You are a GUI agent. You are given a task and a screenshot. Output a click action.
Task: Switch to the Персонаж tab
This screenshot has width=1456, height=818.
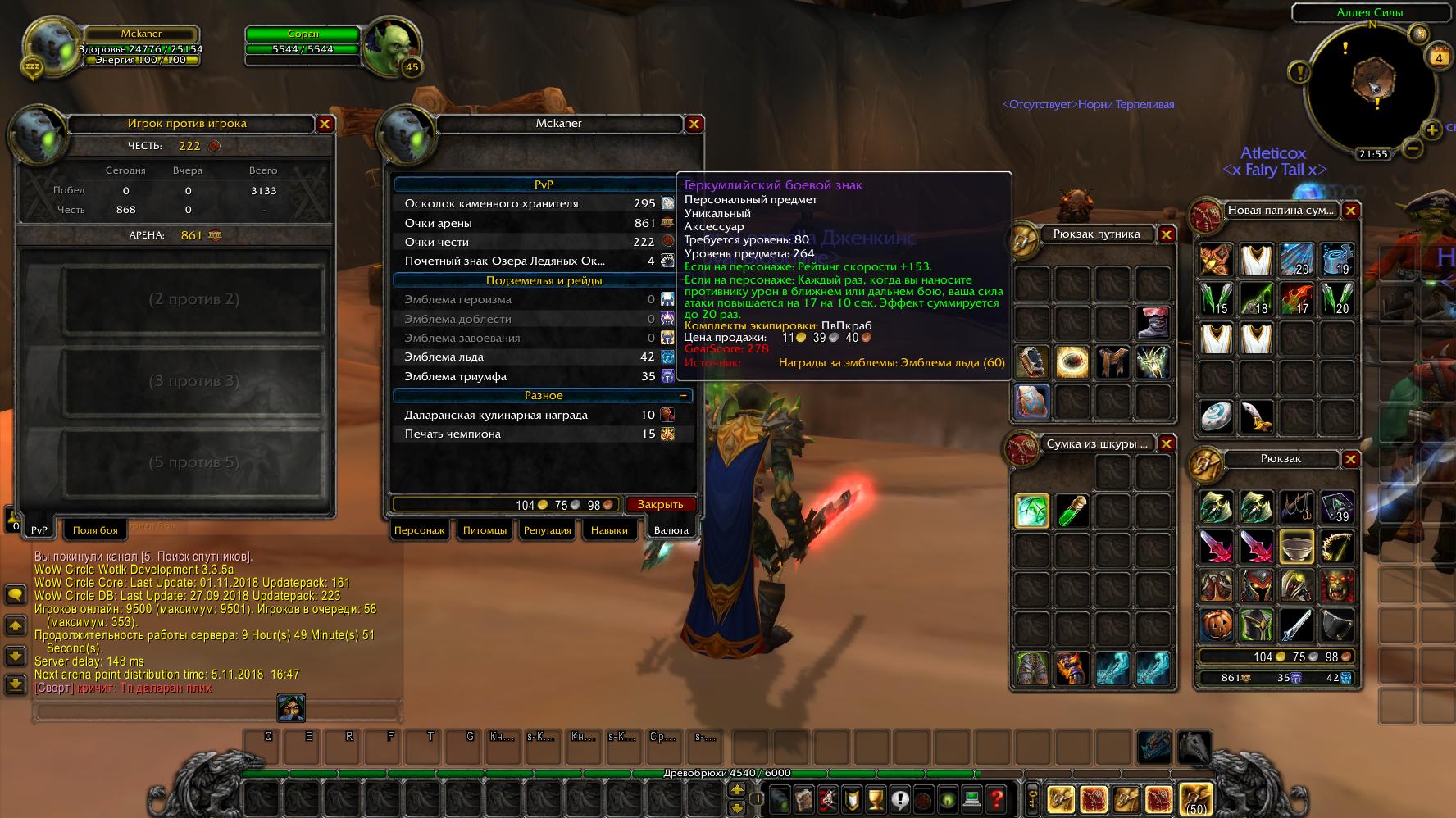(x=419, y=530)
